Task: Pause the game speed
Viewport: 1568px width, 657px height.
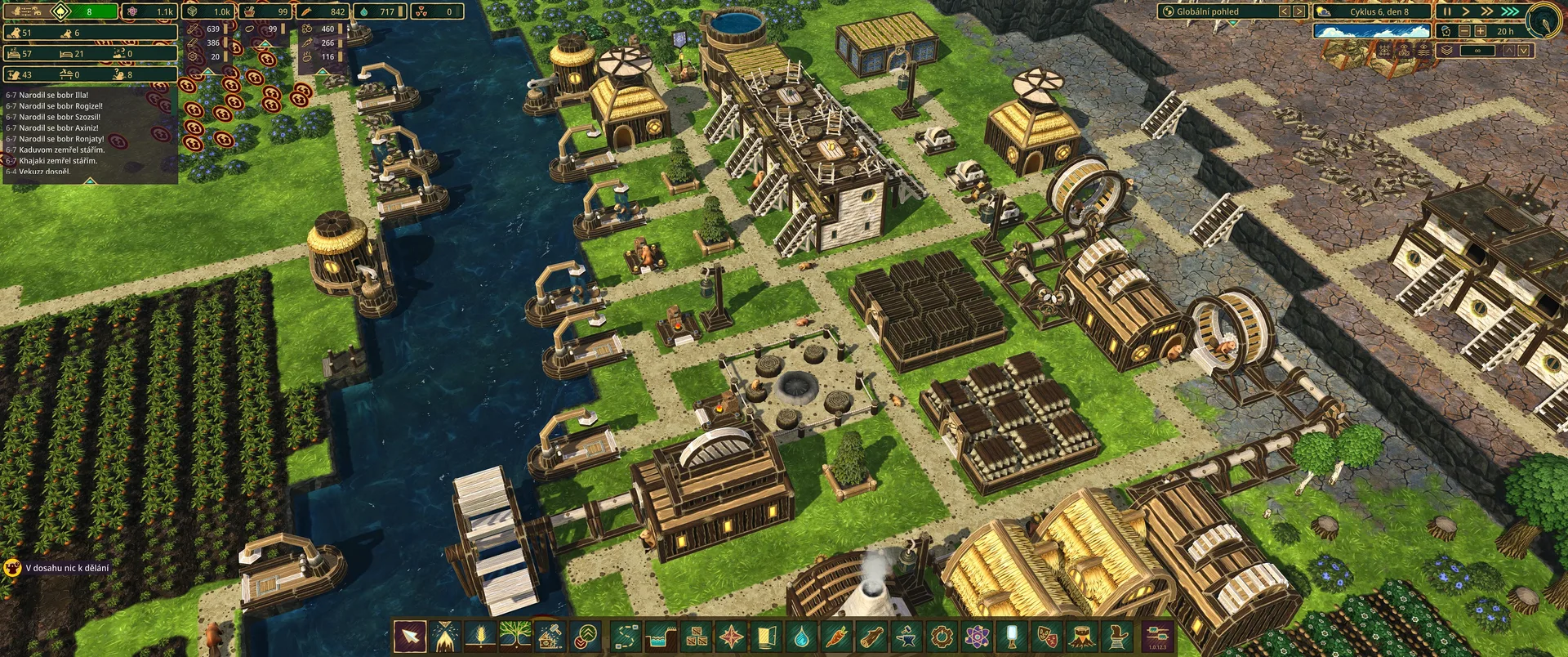Action: [x=1446, y=11]
